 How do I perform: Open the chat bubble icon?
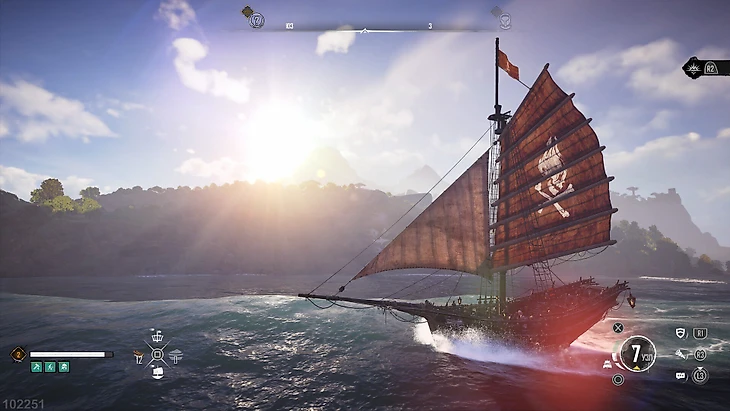(681, 376)
